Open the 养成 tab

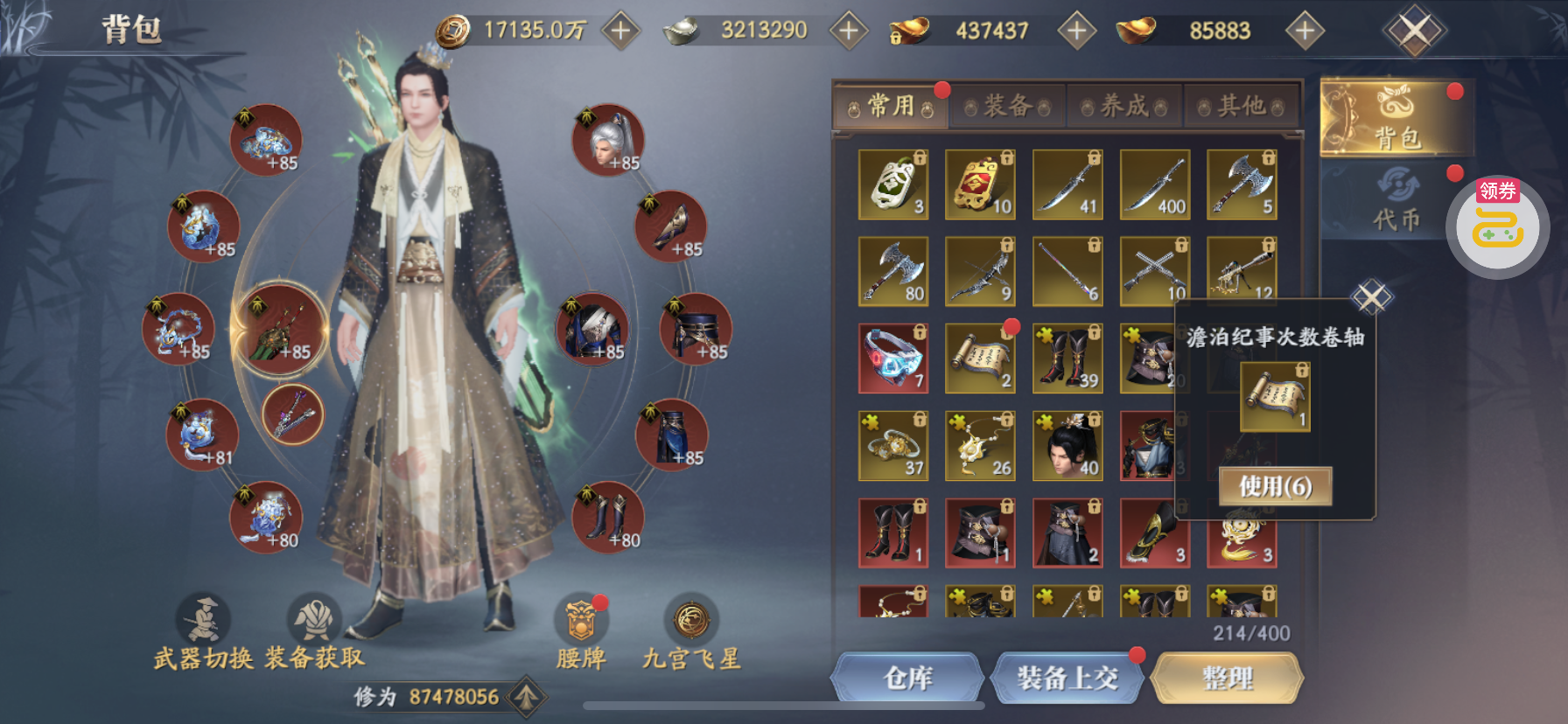[x=1124, y=107]
